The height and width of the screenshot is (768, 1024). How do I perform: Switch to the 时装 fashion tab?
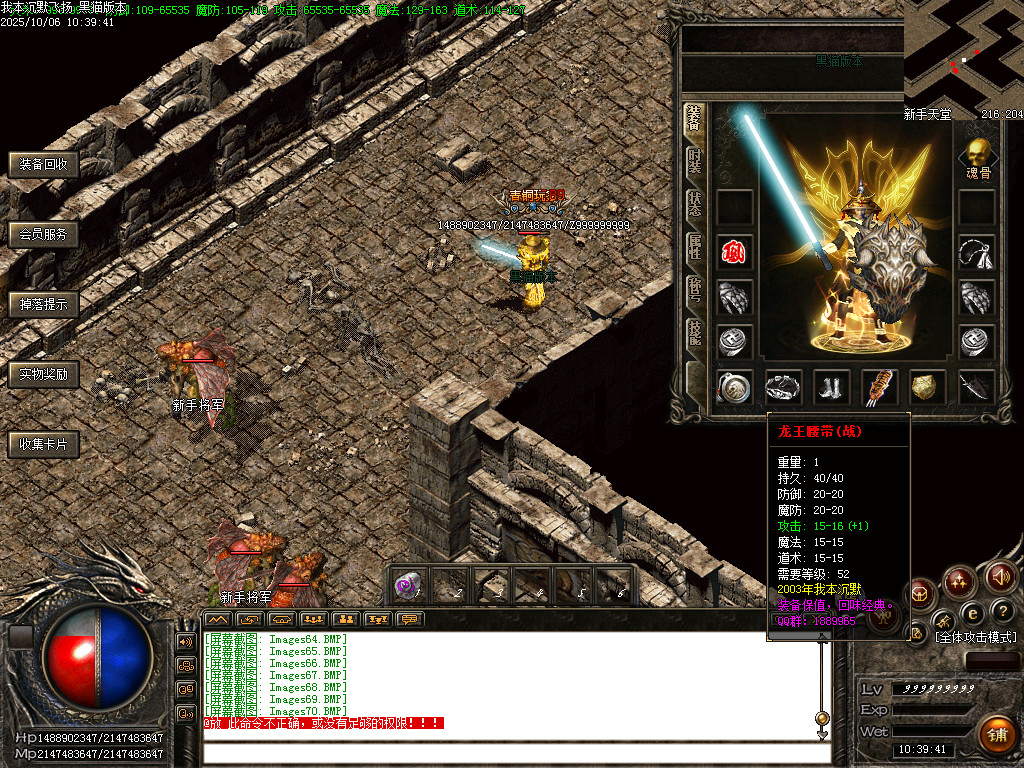coord(694,161)
